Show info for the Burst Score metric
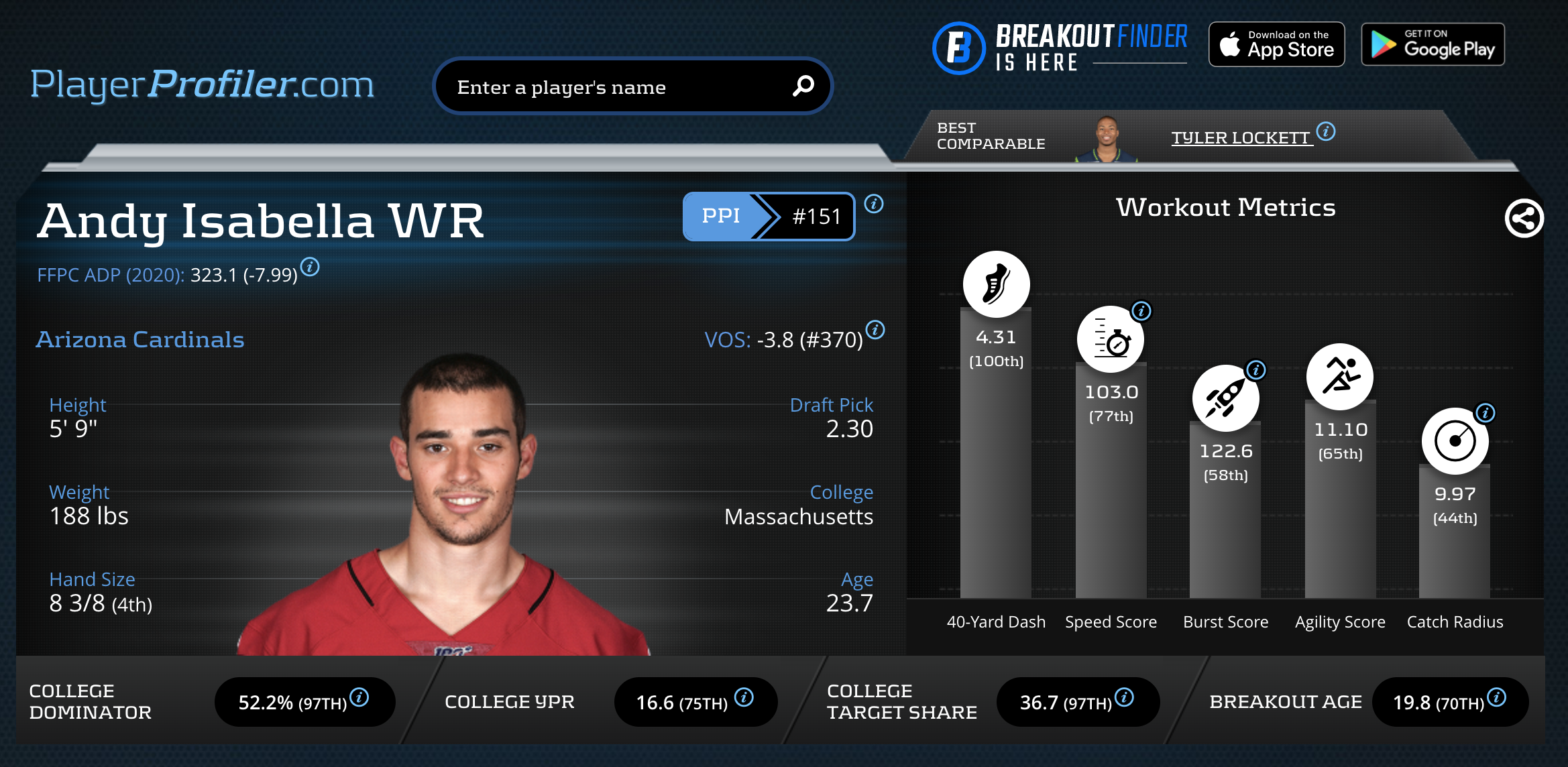Image resolution: width=1568 pixels, height=767 pixels. tap(1255, 369)
